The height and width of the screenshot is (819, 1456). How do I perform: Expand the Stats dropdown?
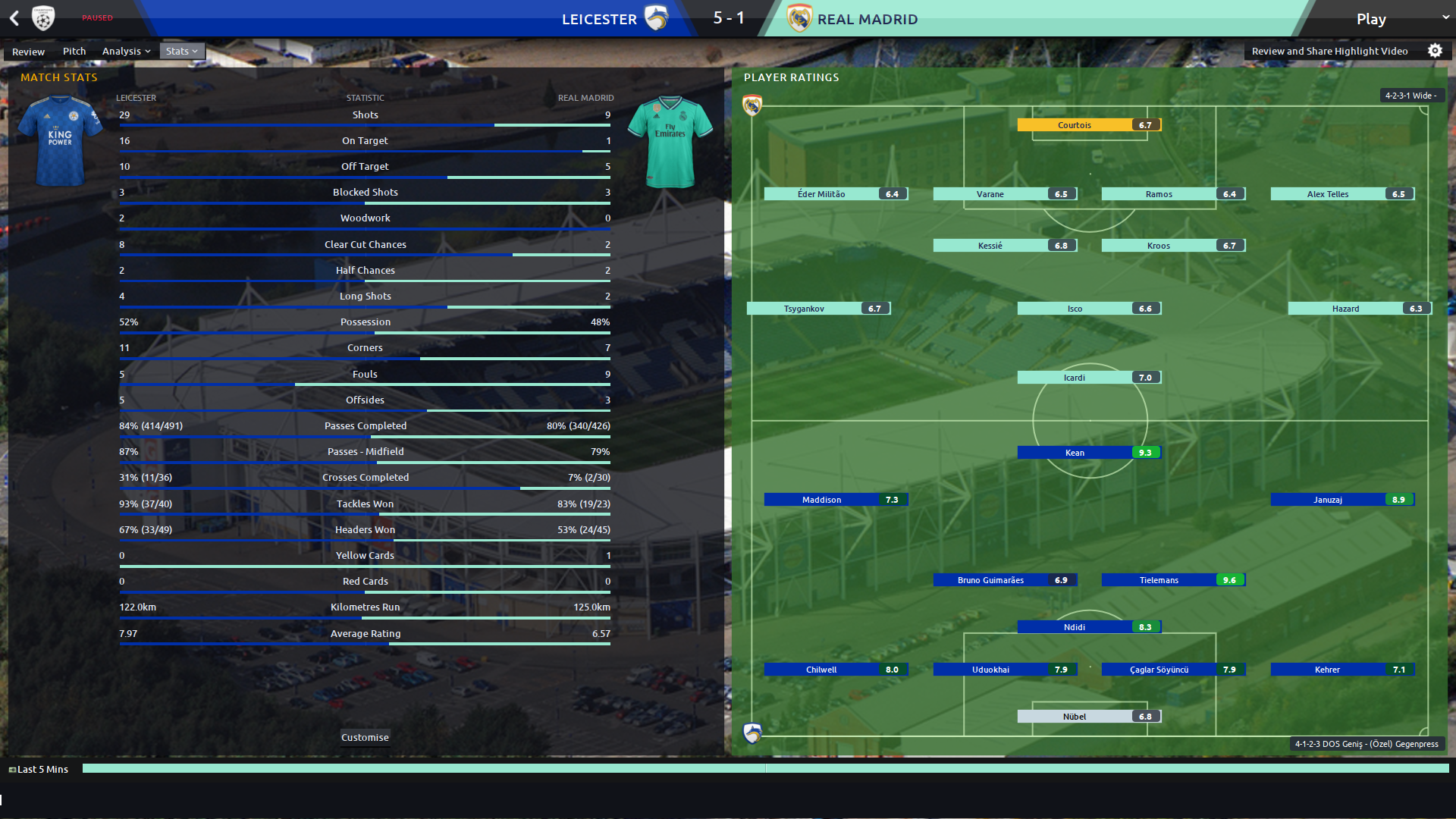point(181,52)
